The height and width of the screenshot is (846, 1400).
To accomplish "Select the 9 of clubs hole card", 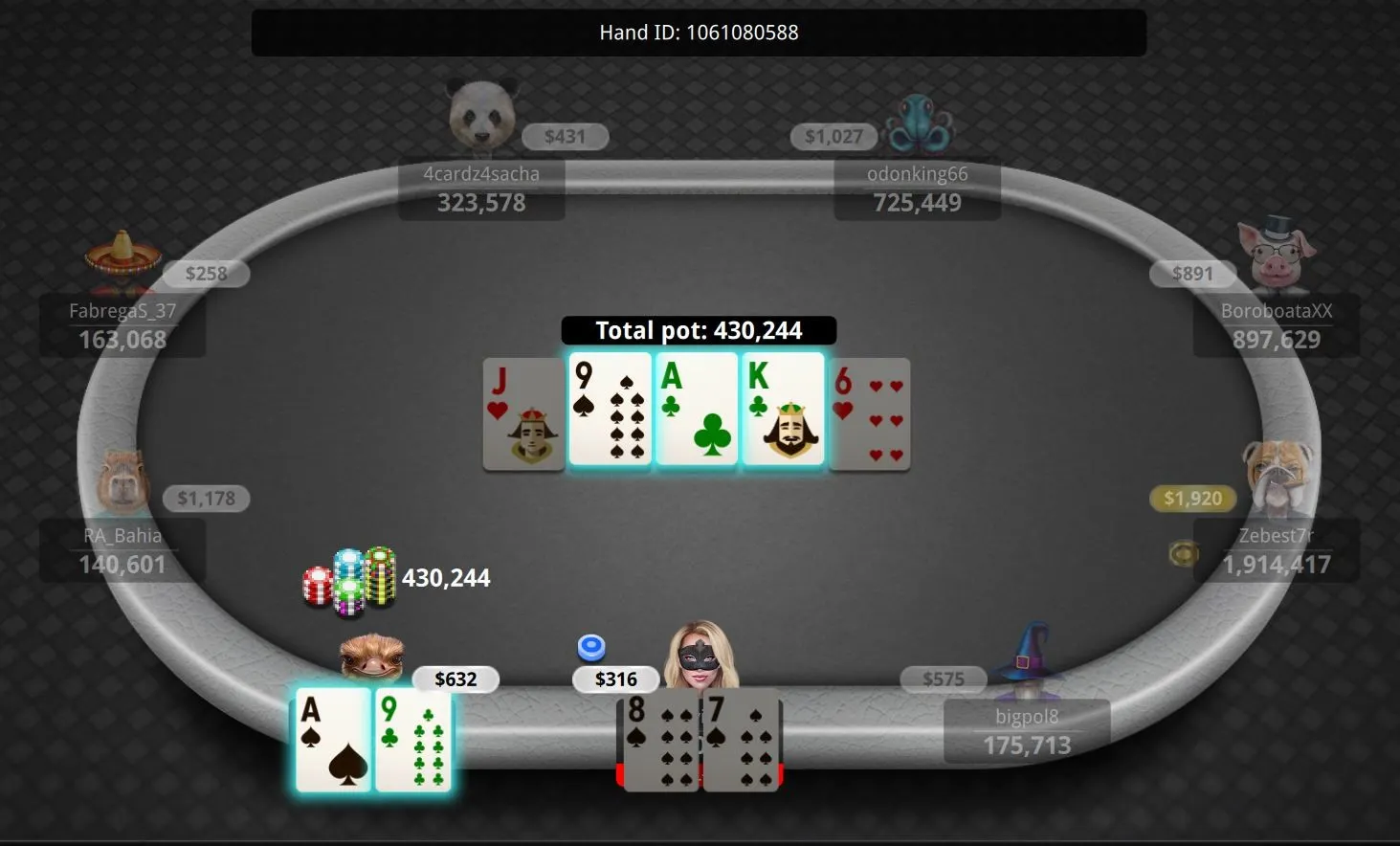I will (x=413, y=740).
